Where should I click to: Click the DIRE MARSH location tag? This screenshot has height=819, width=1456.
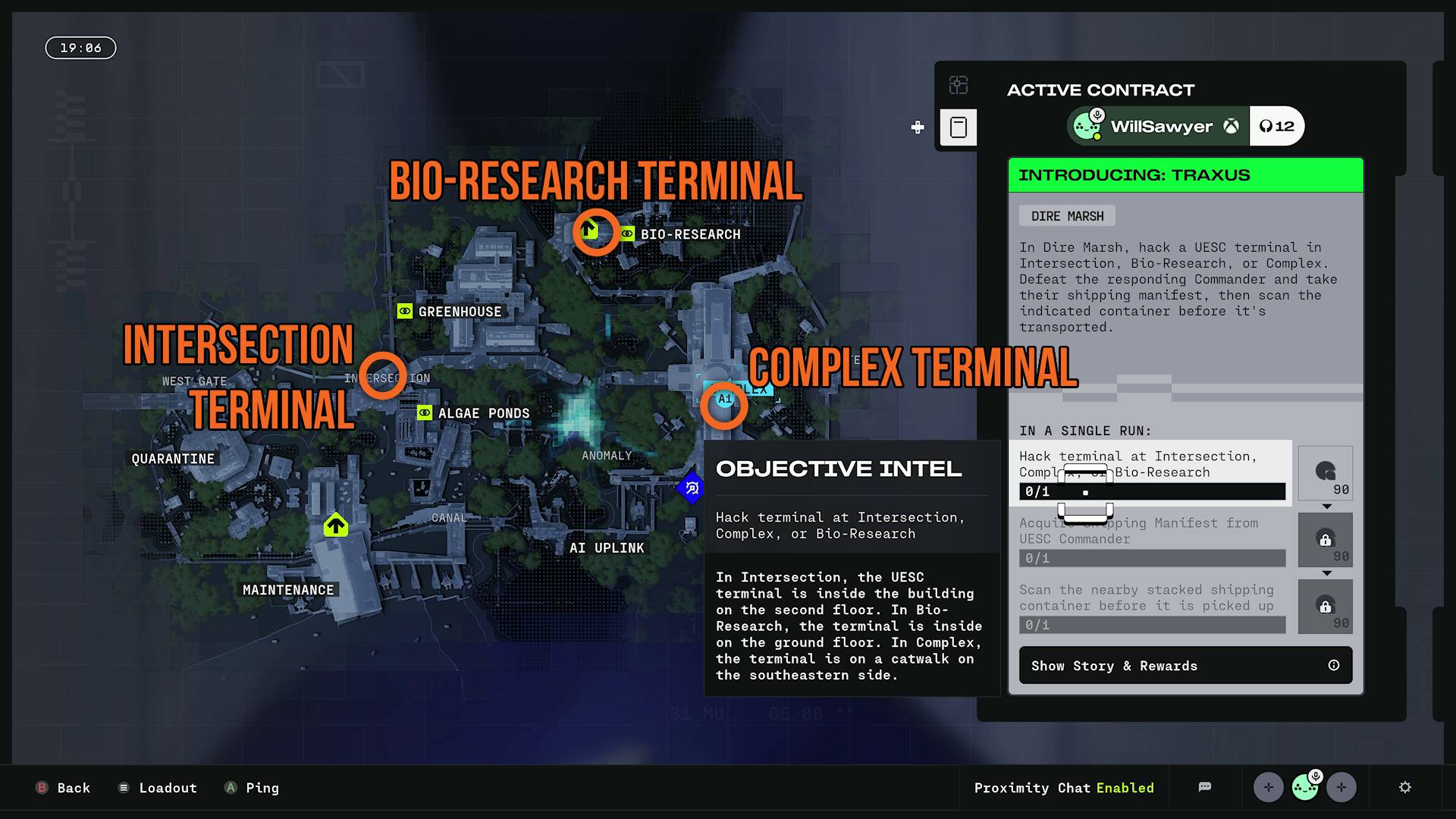pos(1067,215)
